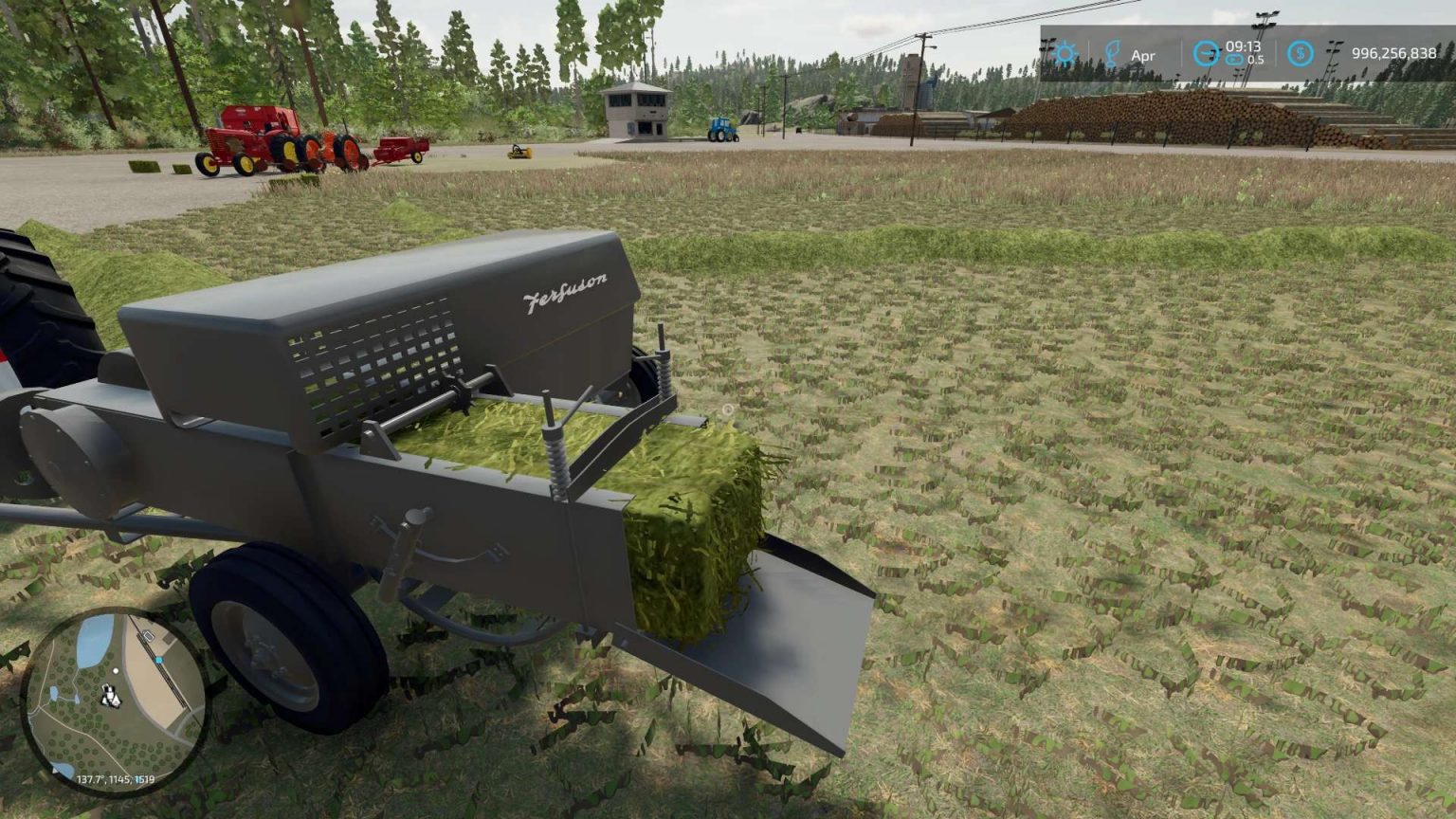
Task: Click the leaf crop-season icon
Action: (x=1113, y=53)
